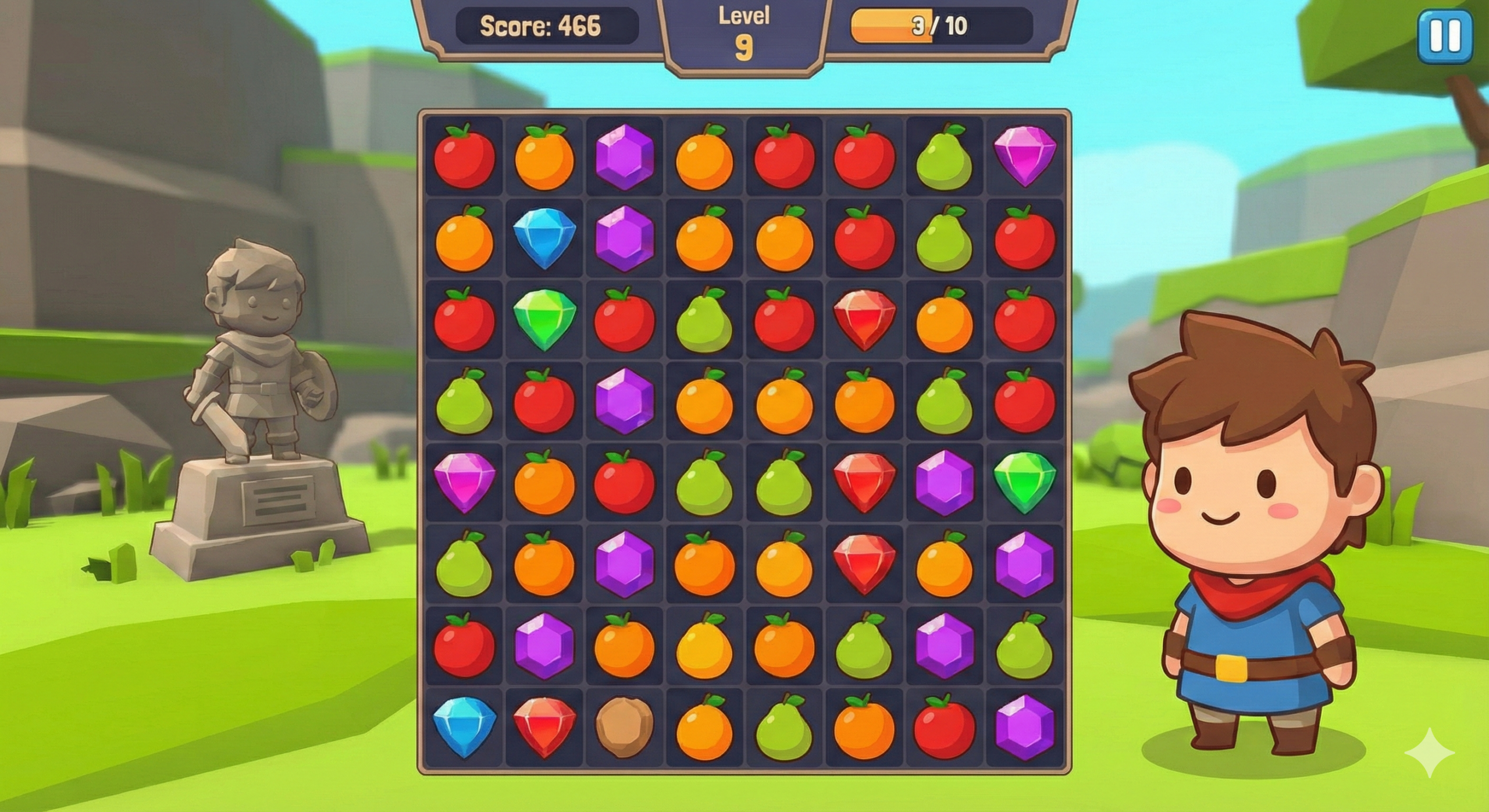Viewport: 1489px width, 812px height.
Task: Tap the red gem next to the brown nut
Action: point(544,727)
